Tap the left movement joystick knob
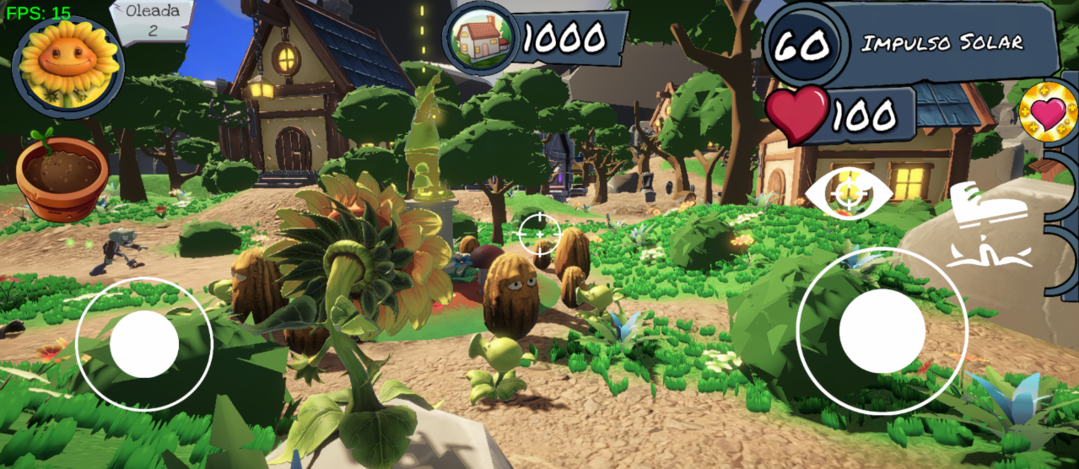 tap(144, 344)
